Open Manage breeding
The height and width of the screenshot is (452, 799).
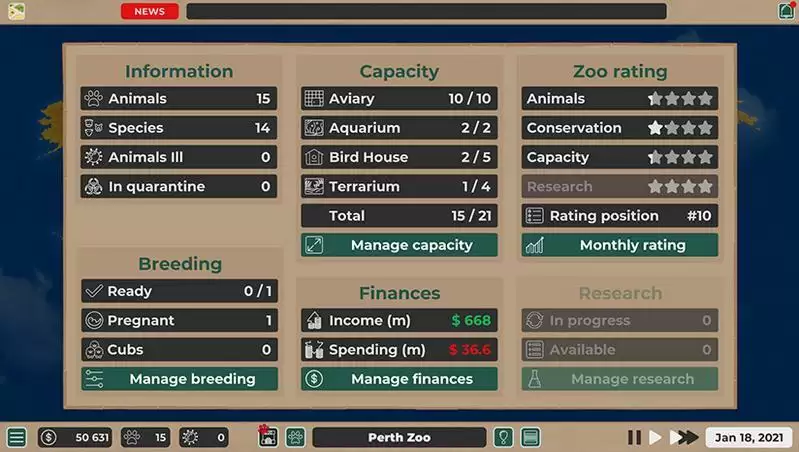pos(179,379)
